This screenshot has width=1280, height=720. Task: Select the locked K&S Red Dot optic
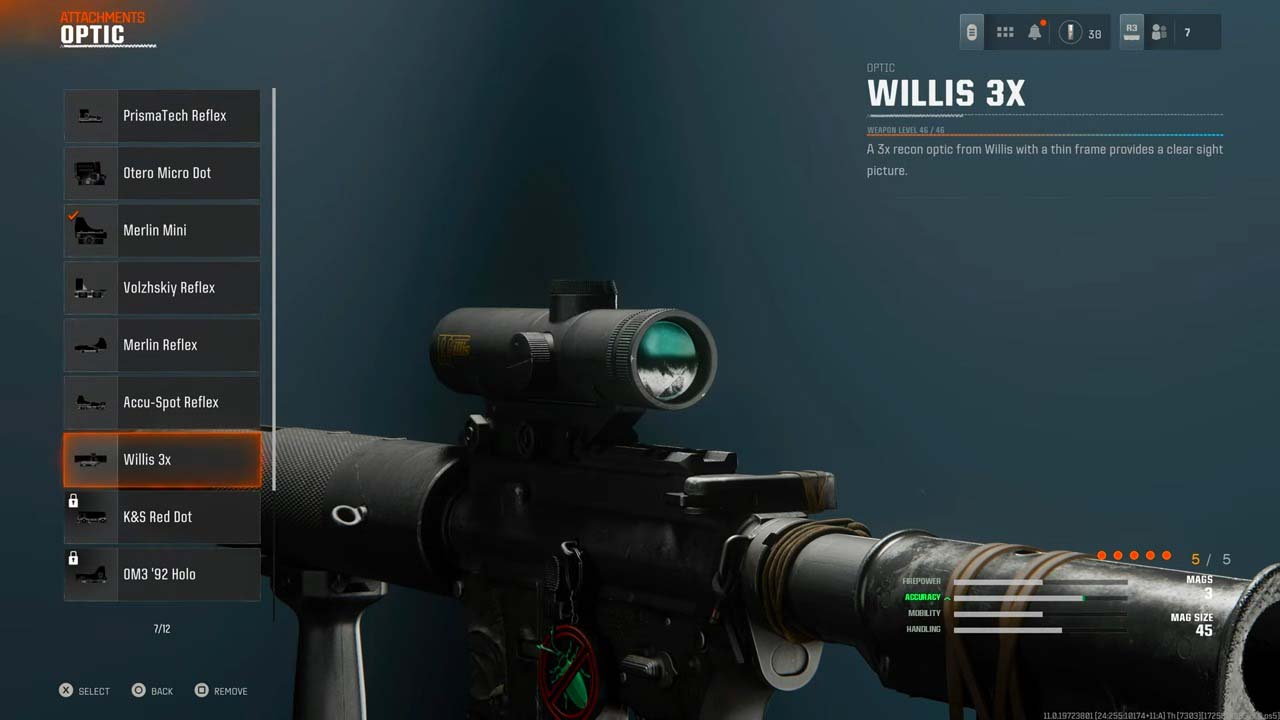(x=162, y=517)
